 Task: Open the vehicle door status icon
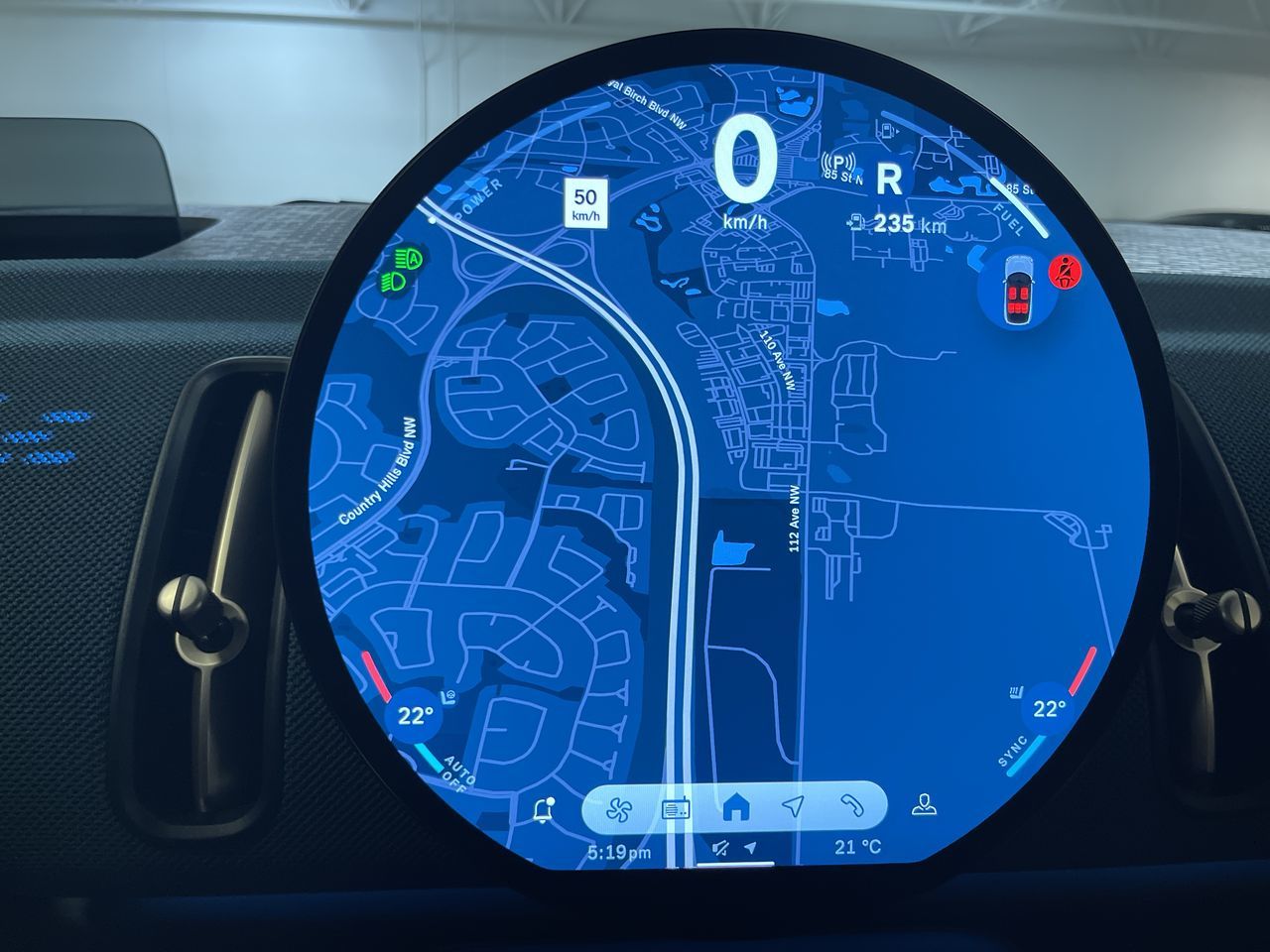tap(1016, 290)
